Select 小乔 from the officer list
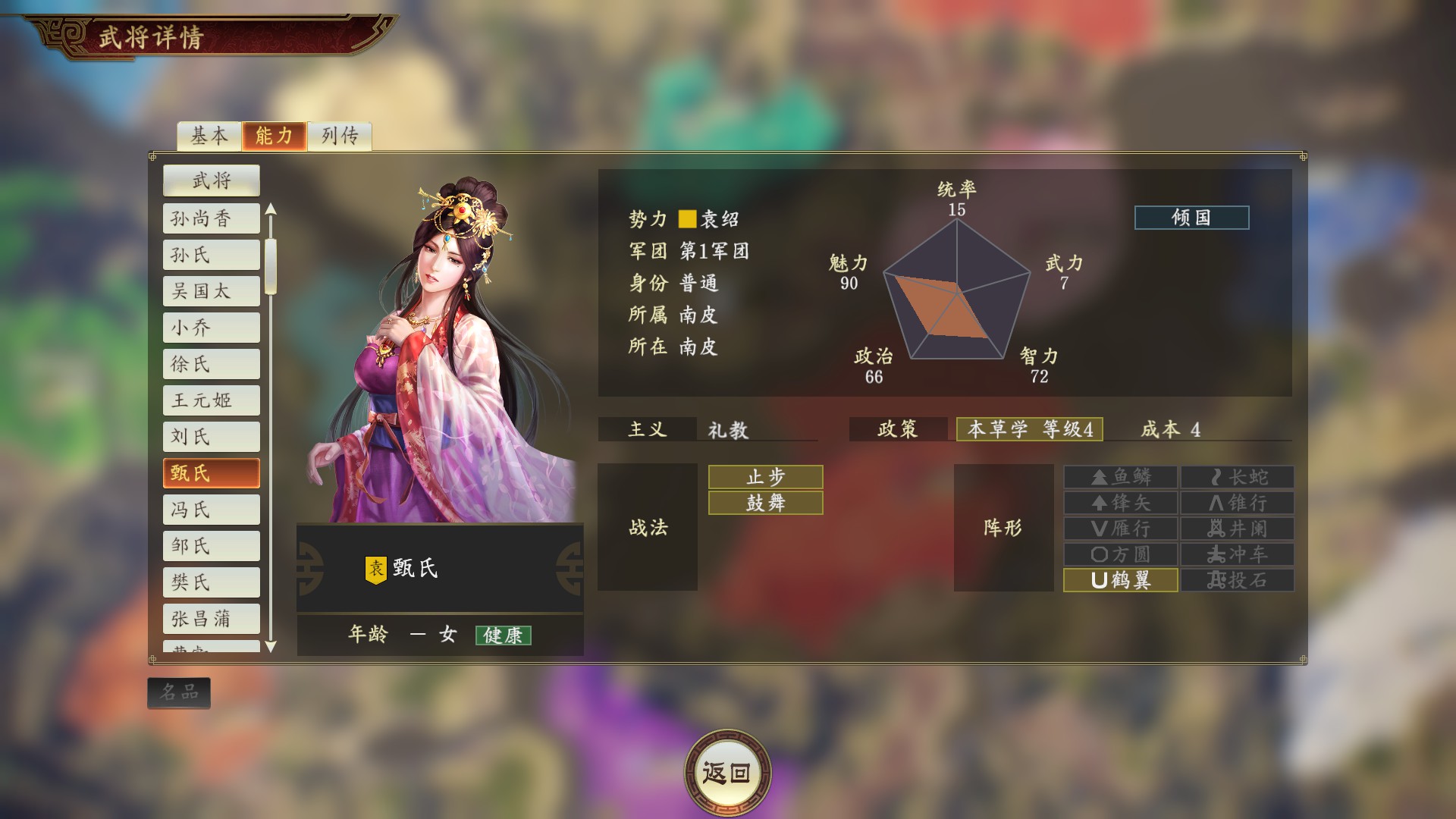The height and width of the screenshot is (819, 1456). click(210, 327)
